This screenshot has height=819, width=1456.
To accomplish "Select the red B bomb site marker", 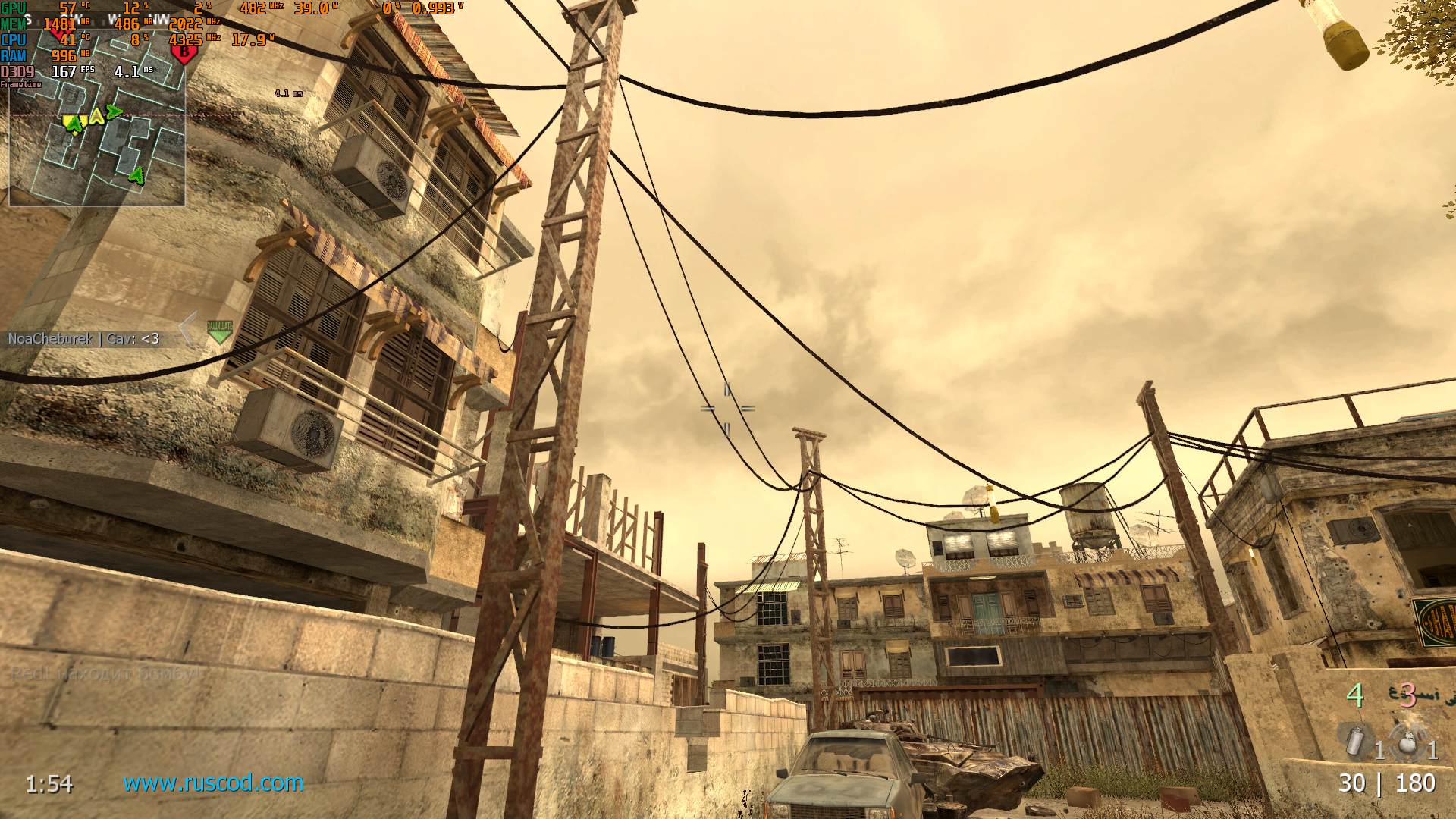I will tap(184, 52).
